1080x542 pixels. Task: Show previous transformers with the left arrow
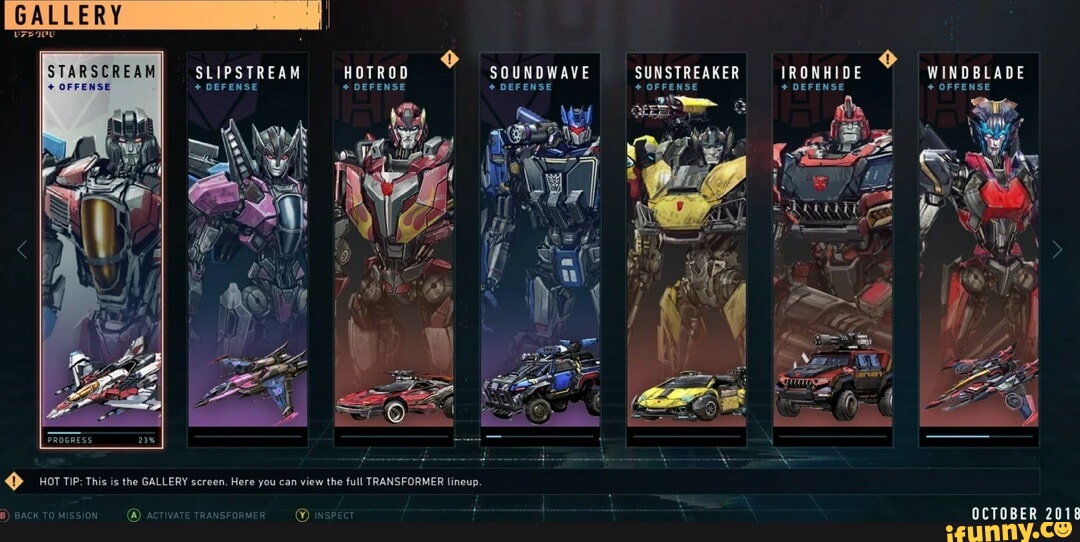point(22,250)
